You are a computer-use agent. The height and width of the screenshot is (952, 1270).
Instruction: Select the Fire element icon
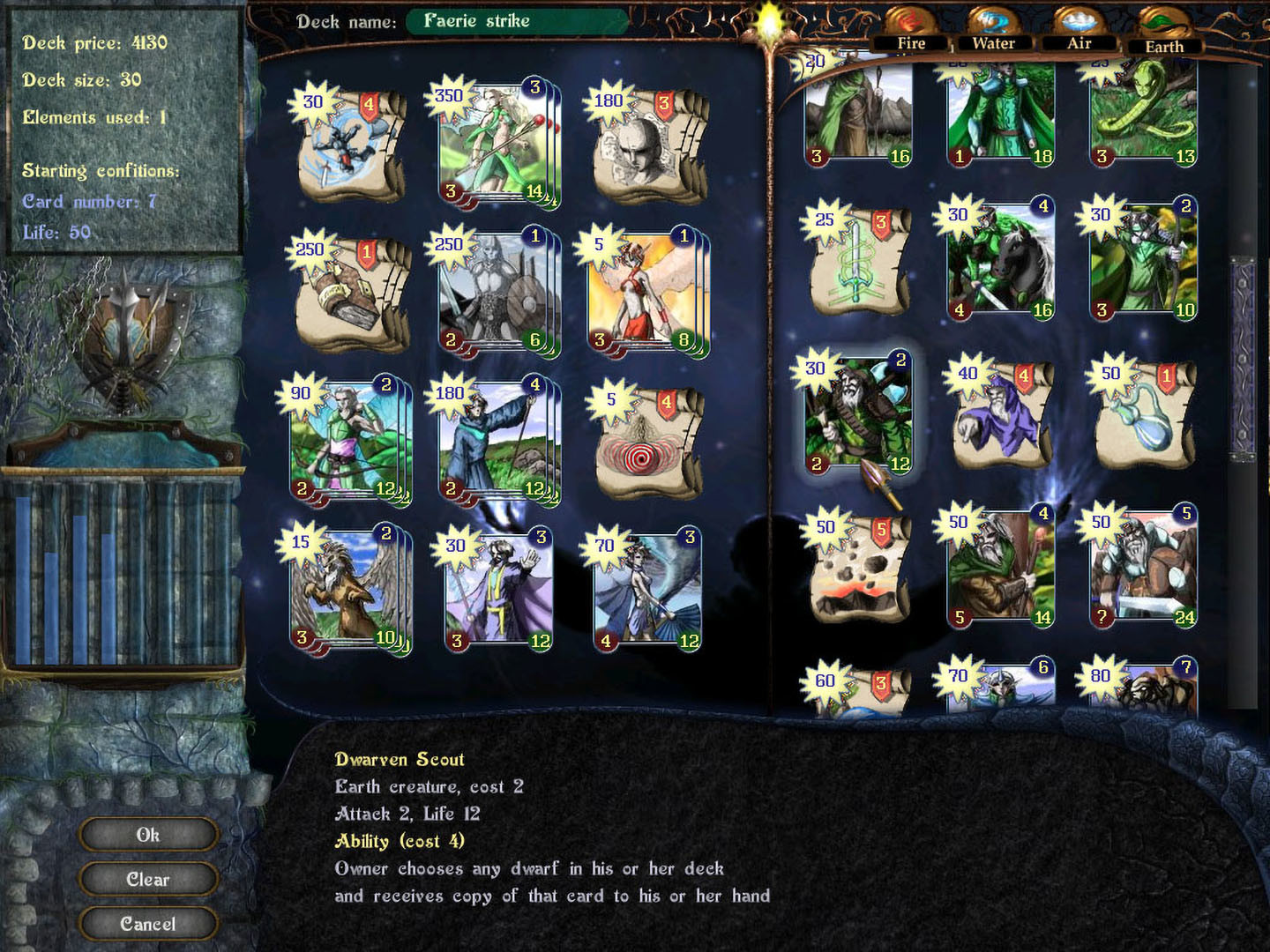pyautogui.click(x=910, y=17)
